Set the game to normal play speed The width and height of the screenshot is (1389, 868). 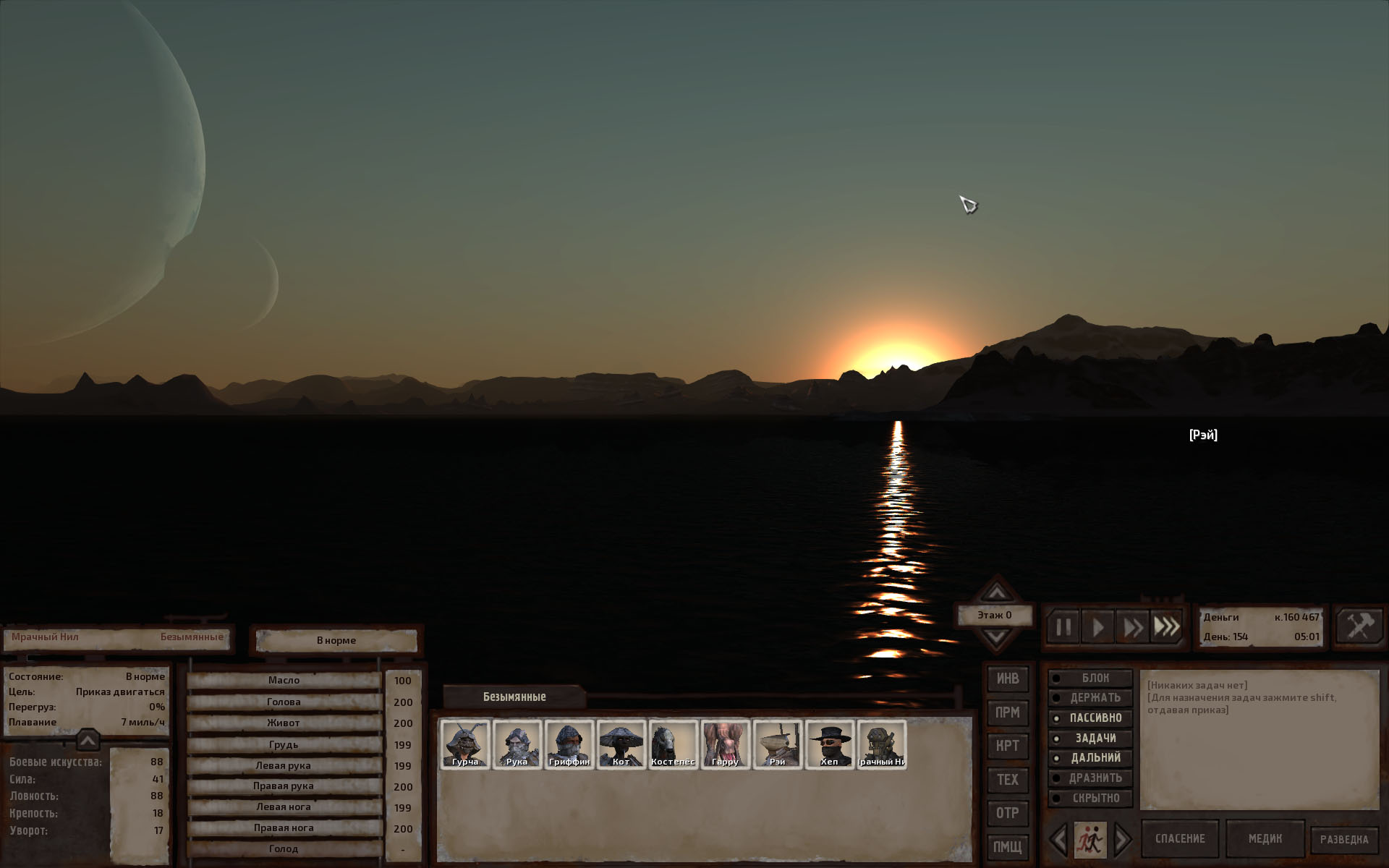coord(1097,627)
